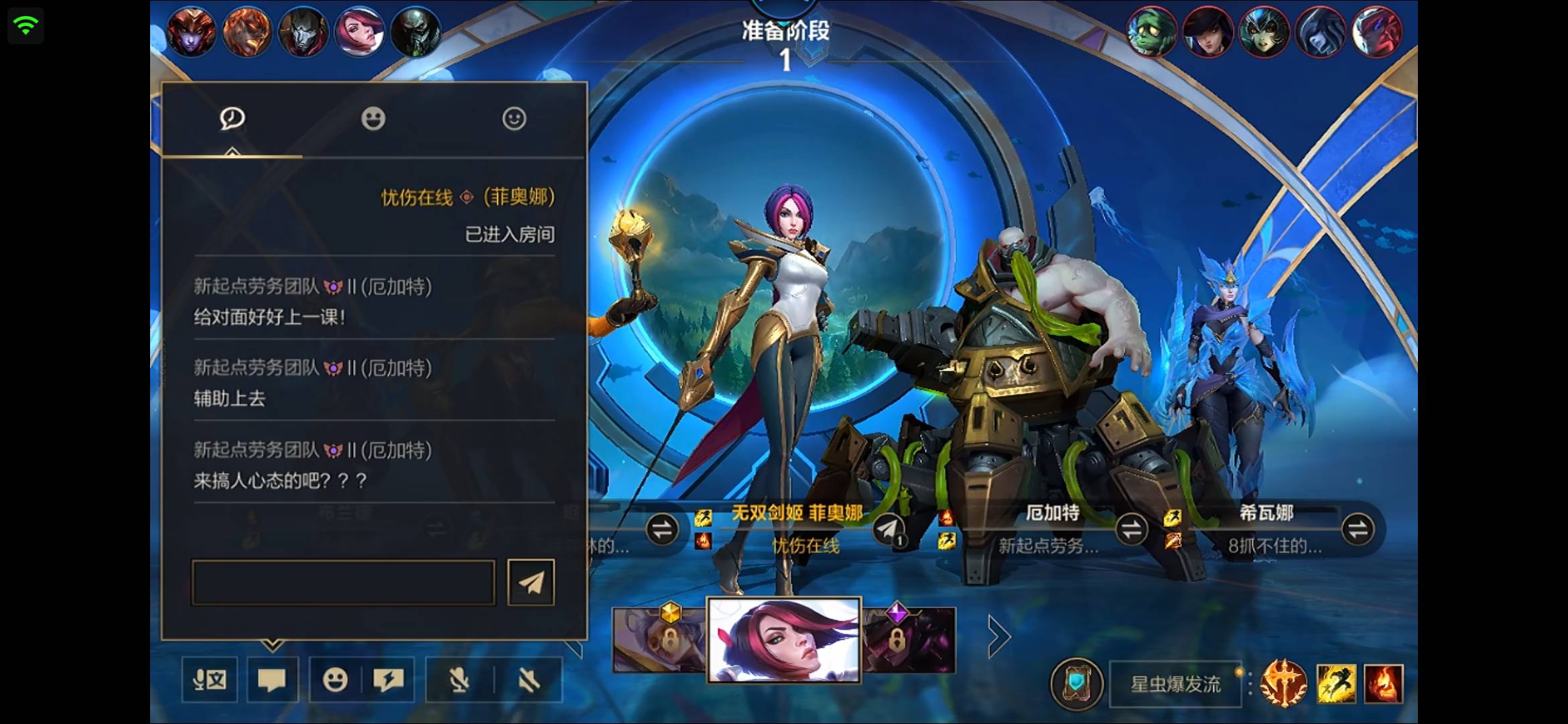1568x724 pixels.
Task: Choose the locked skin with purple gem
Action: point(909,640)
